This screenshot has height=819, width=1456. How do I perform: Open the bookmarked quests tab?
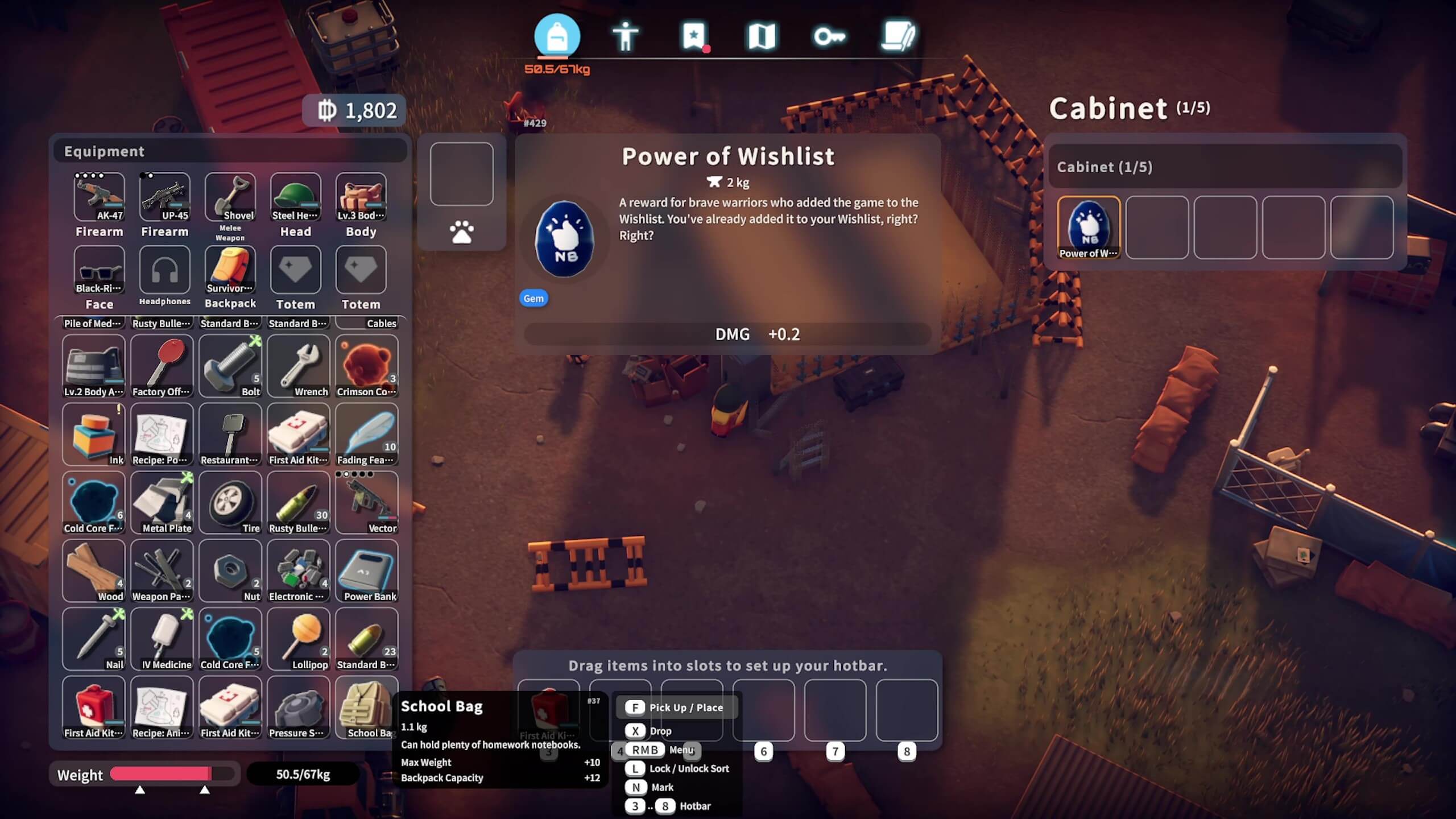(694, 36)
